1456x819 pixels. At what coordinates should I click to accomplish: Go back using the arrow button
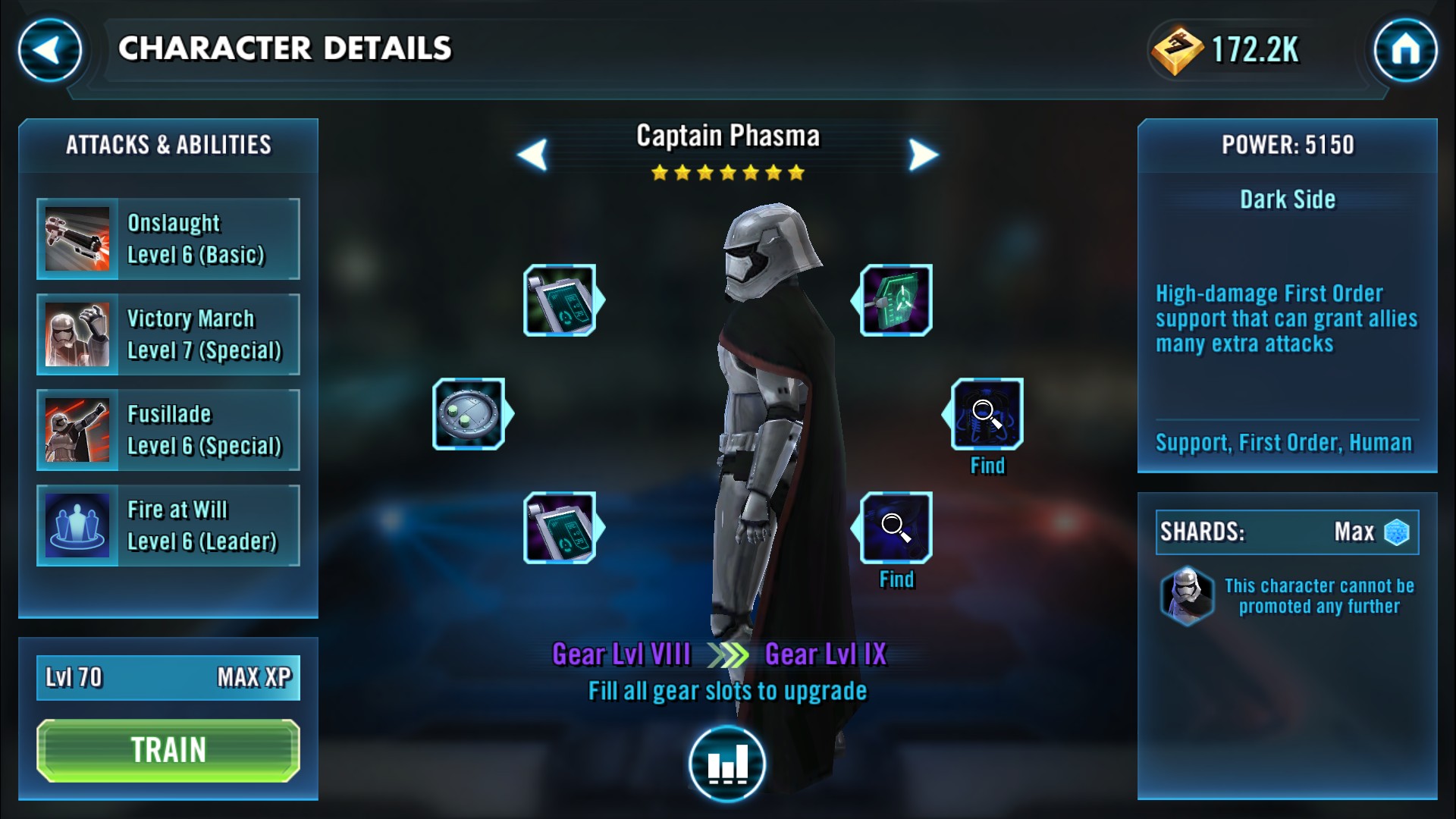(x=50, y=50)
